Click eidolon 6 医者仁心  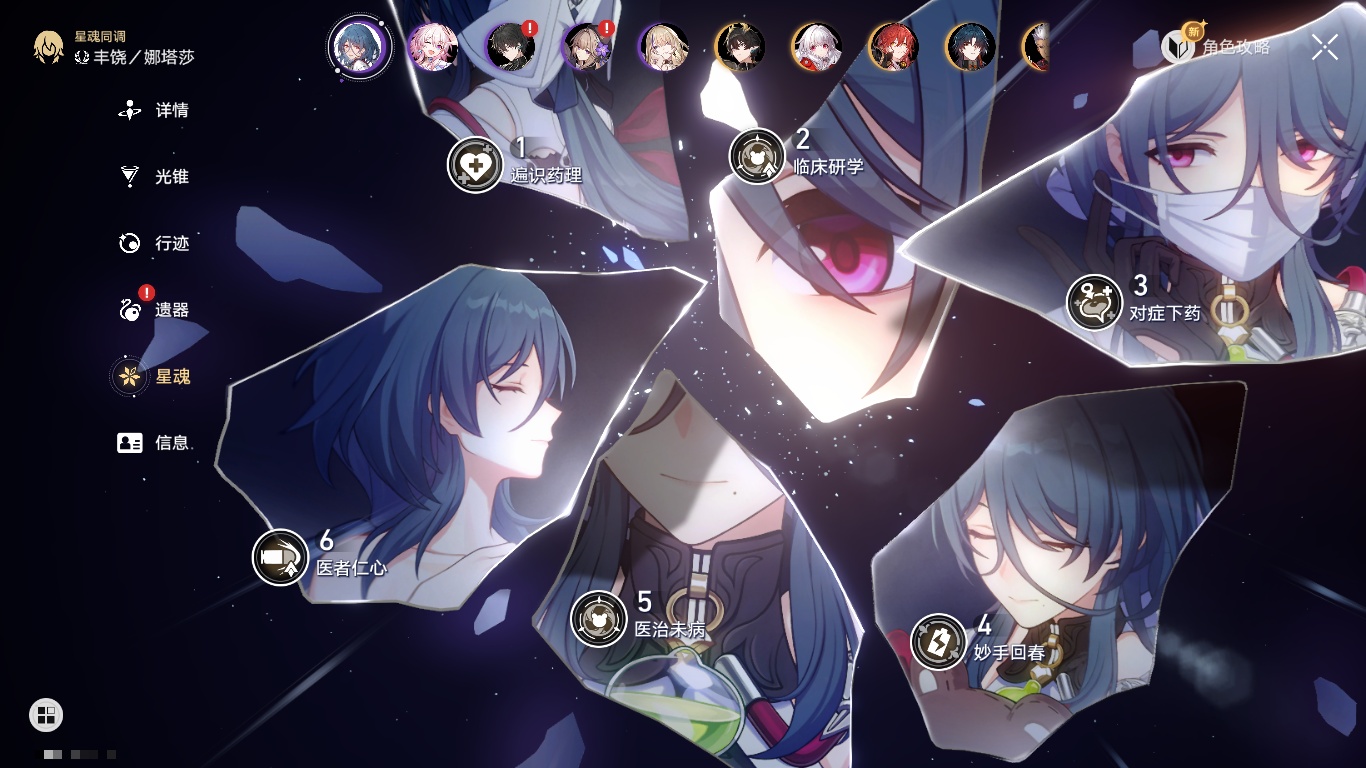(280, 557)
